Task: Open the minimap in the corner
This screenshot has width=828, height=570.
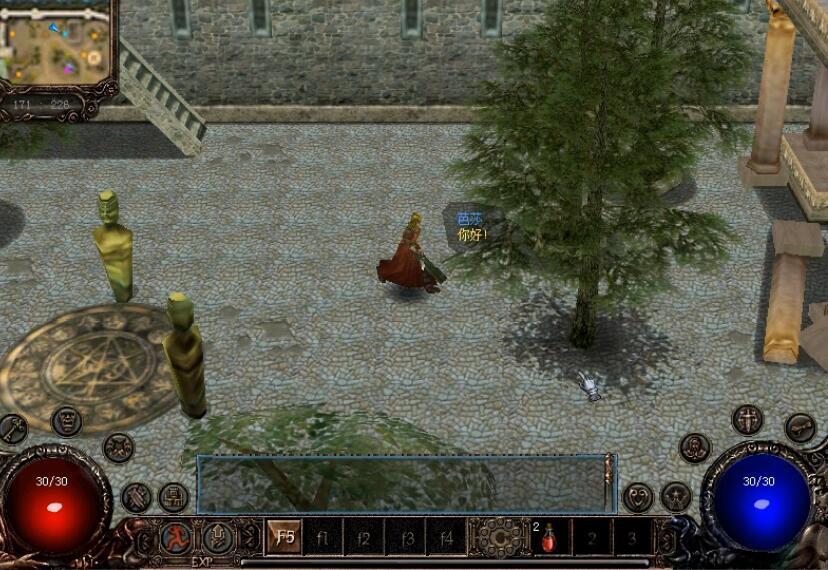Action: (x=57, y=43)
